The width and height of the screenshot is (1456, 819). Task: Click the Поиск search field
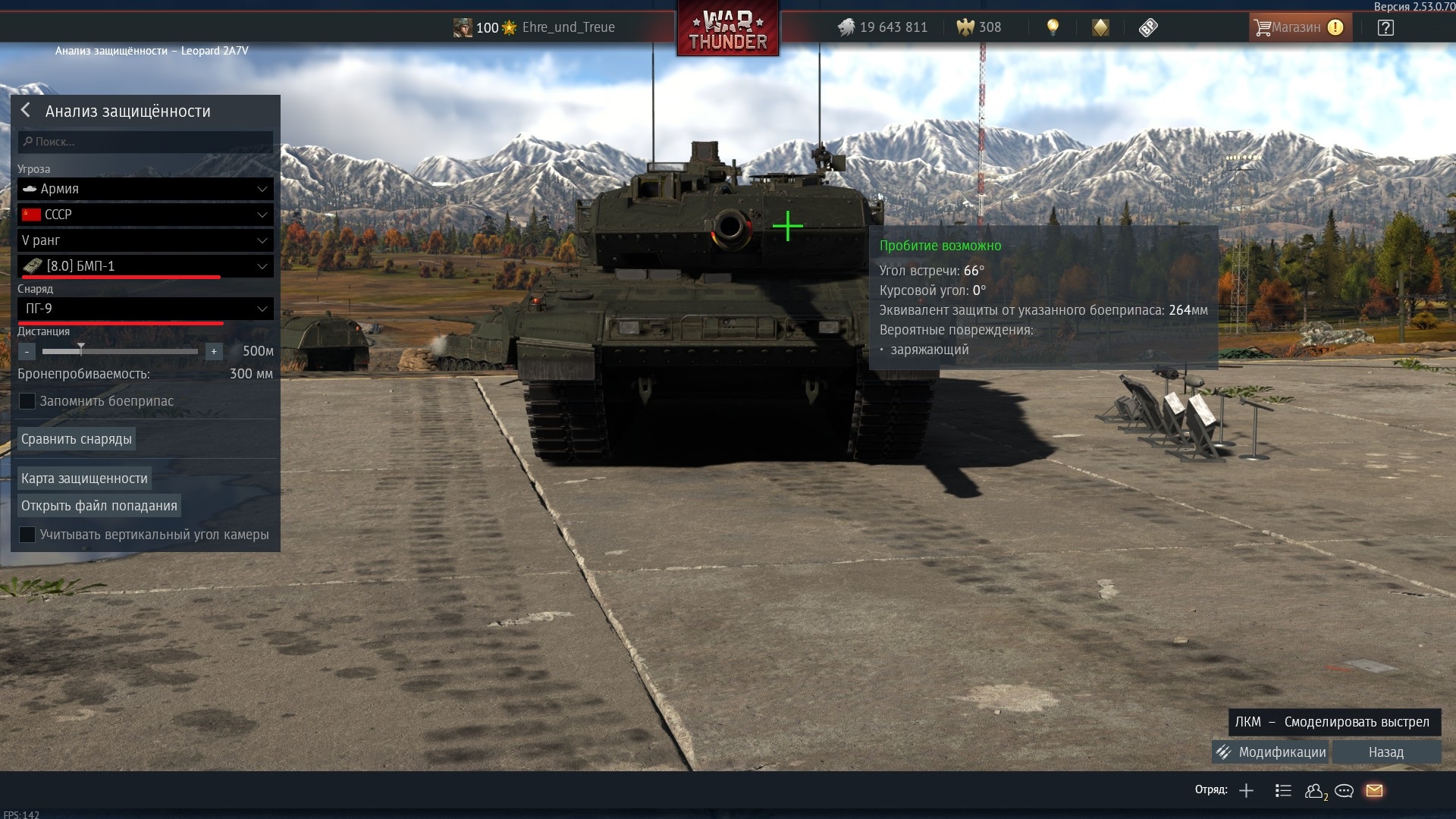tap(146, 142)
